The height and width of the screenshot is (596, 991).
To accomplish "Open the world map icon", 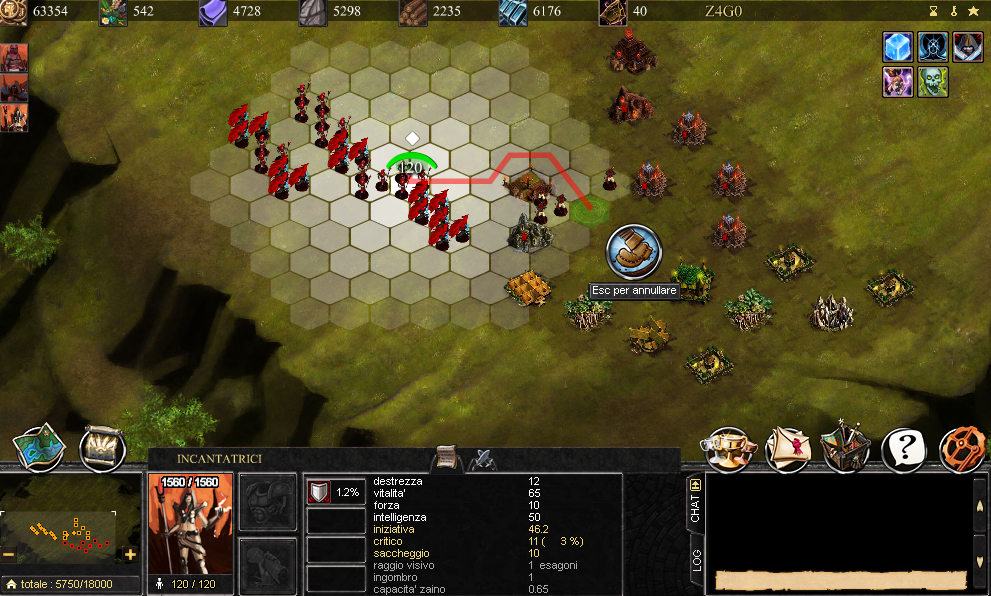I will (x=38, y=450).
